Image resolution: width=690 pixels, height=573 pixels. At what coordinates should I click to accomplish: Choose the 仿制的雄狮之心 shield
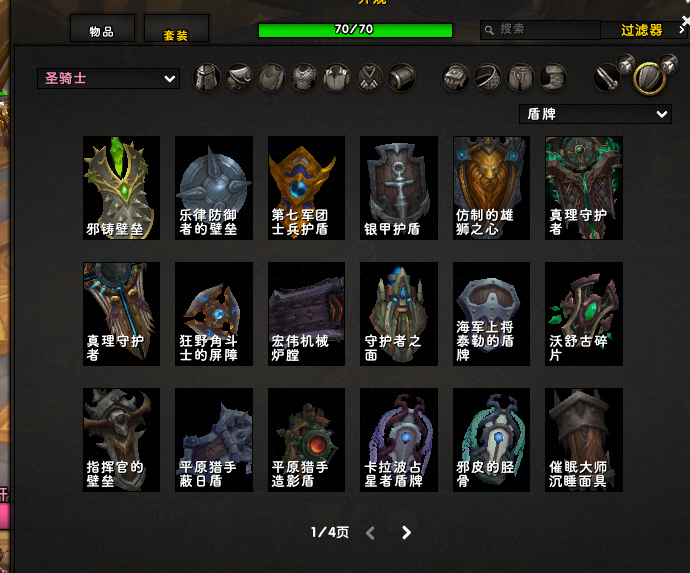point(491,188)
